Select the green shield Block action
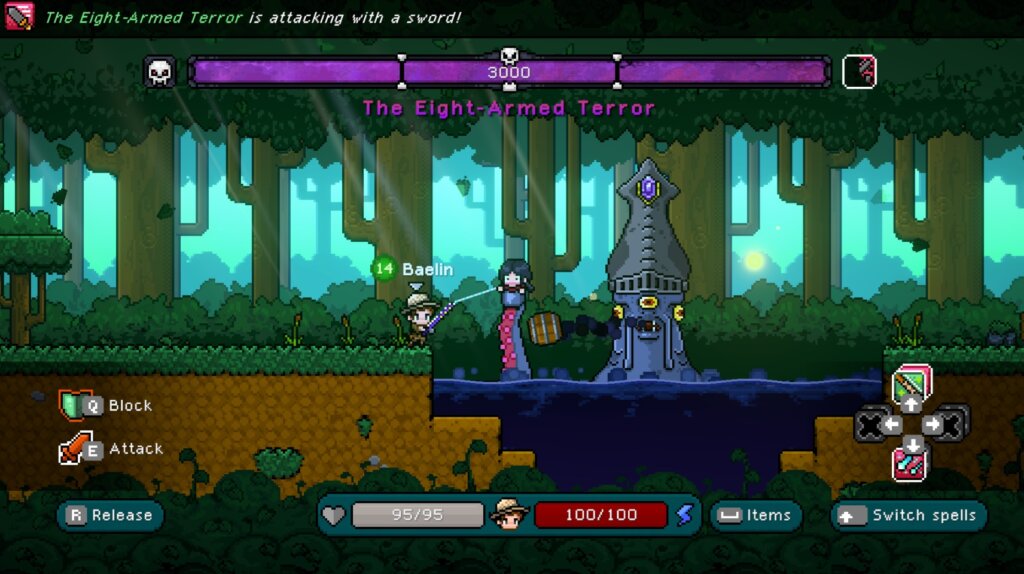The width and height of the screenshot is (1024, 574). (x=76, y=405)
